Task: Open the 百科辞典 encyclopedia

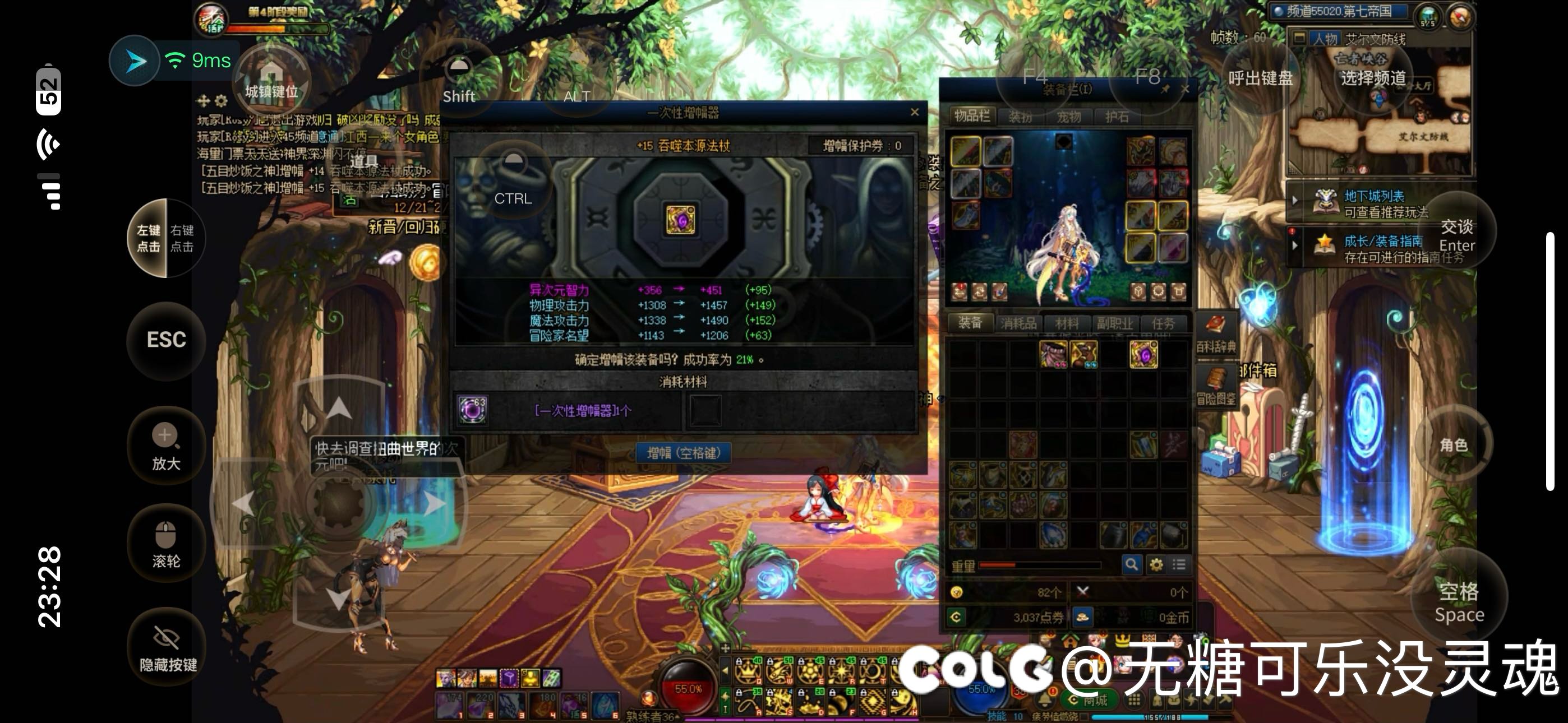Action: tap(1216, 333)
